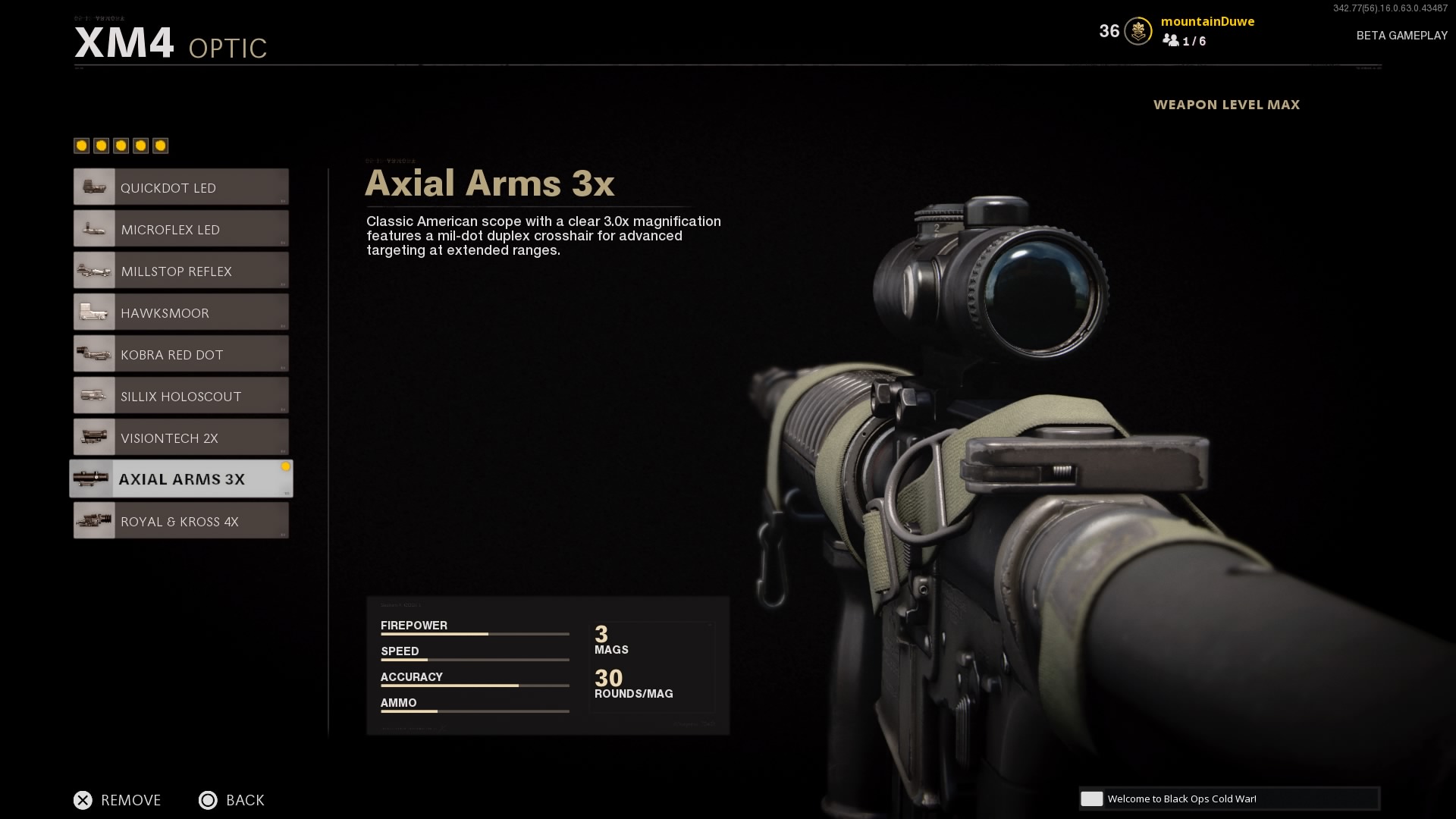This screenshot has height=819, width=1456.
Task: Click the Remove button
Action: (118, 800)
